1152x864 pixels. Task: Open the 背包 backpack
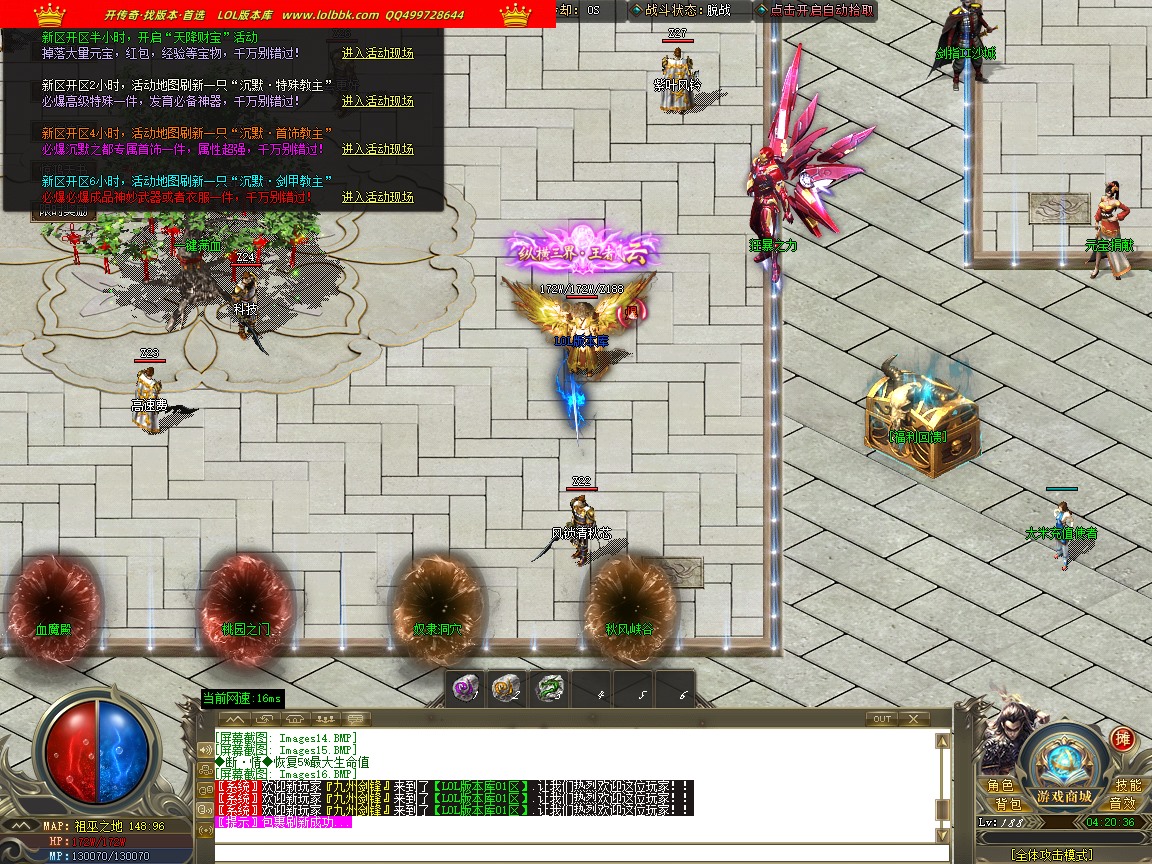(x=1007, y=804)
